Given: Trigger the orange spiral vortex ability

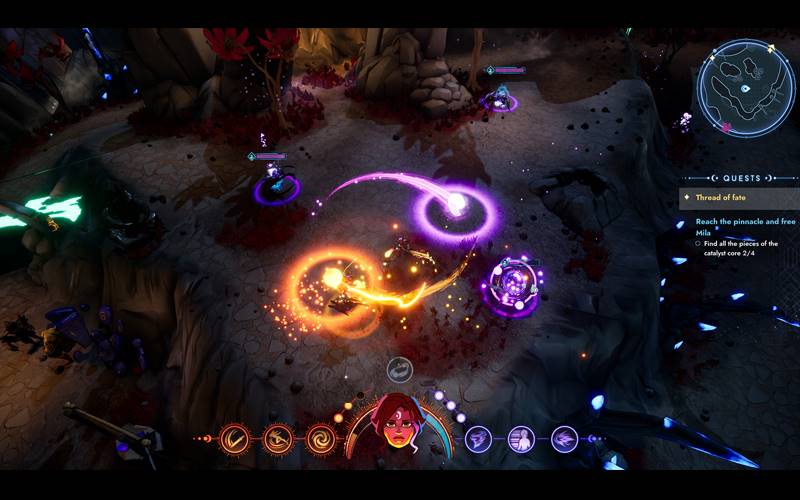Looking at the screenshot, I should [321, 438].
